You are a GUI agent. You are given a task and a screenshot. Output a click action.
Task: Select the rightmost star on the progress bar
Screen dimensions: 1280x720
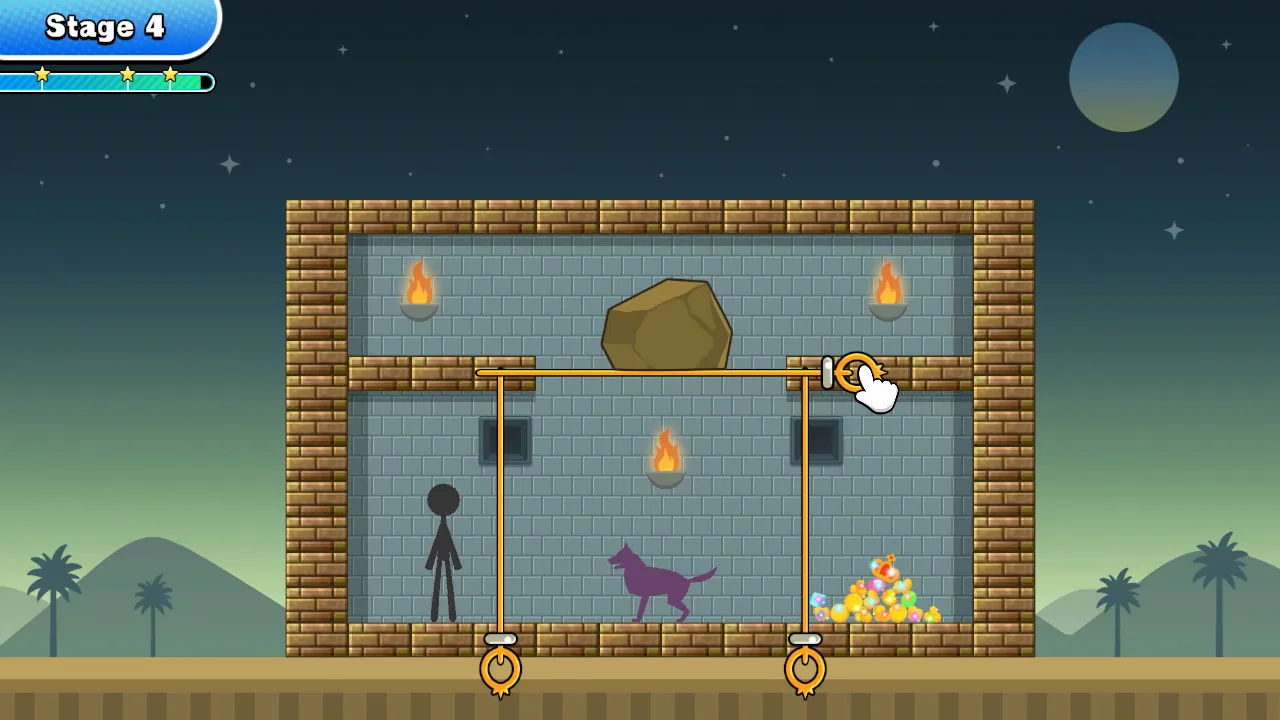[x=170, y=72]
